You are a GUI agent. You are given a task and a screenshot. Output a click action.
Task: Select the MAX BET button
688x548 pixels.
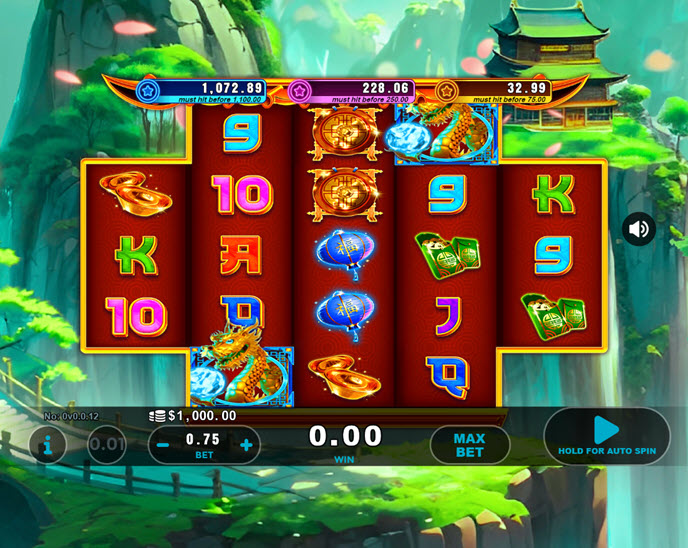tap(469, 445)
